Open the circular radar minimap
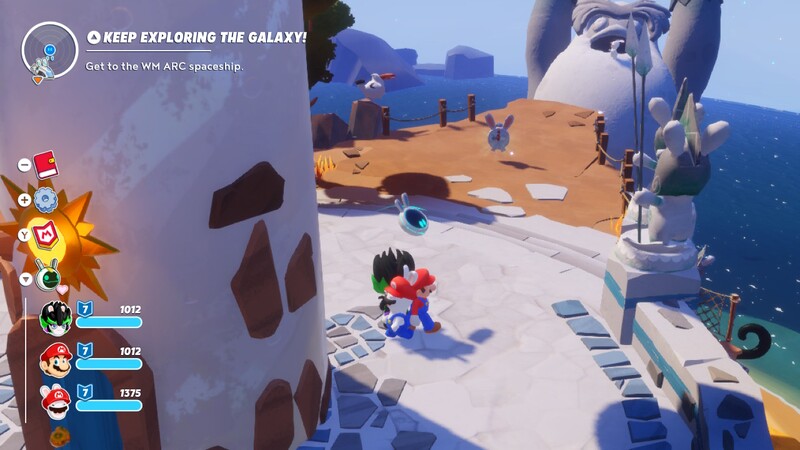Viewport: 800px width, 450px height. coord(49,49)
